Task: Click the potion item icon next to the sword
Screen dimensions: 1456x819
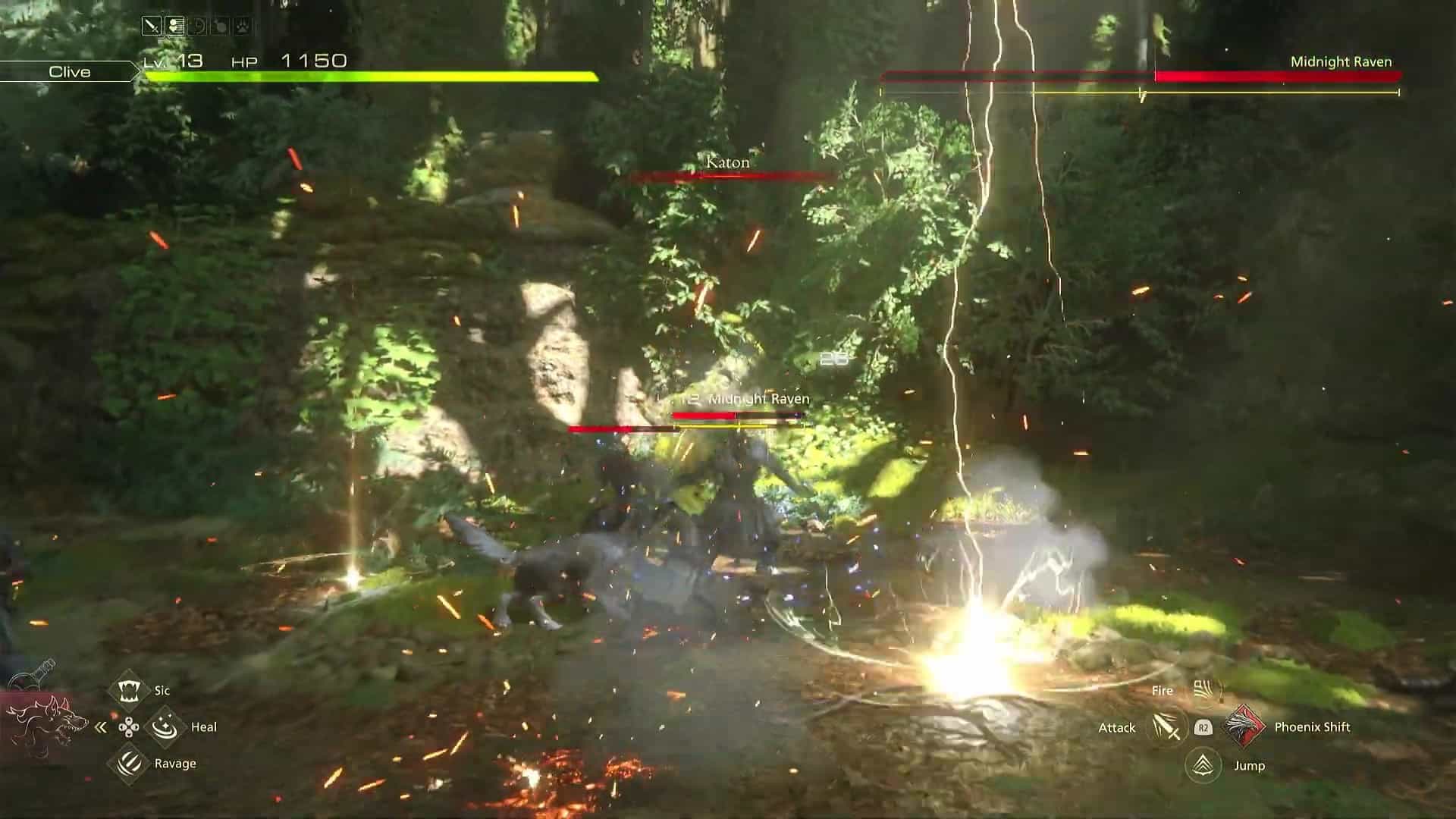Action: [x=174, y=25]
